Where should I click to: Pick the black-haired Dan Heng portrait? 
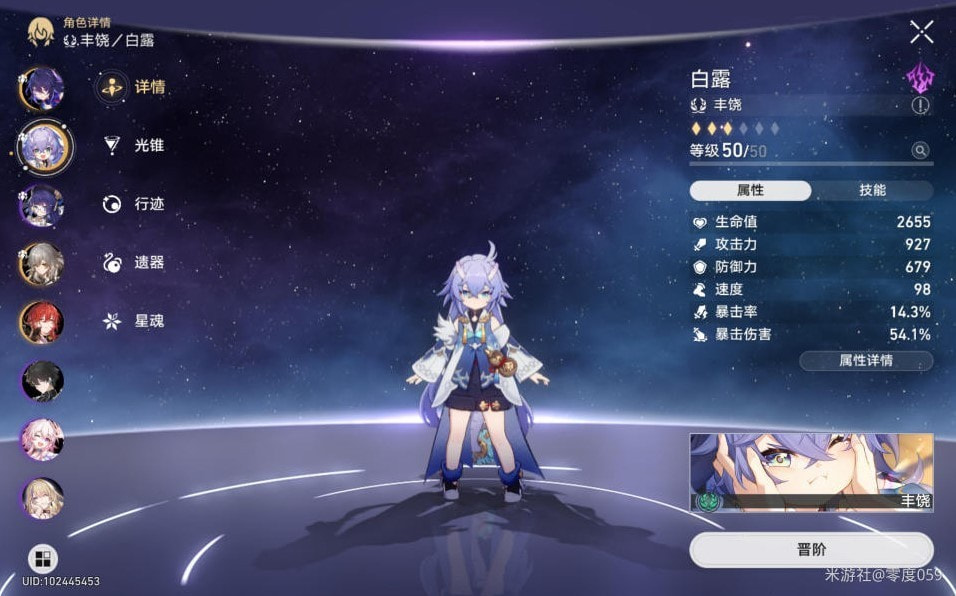click(42, 380)
